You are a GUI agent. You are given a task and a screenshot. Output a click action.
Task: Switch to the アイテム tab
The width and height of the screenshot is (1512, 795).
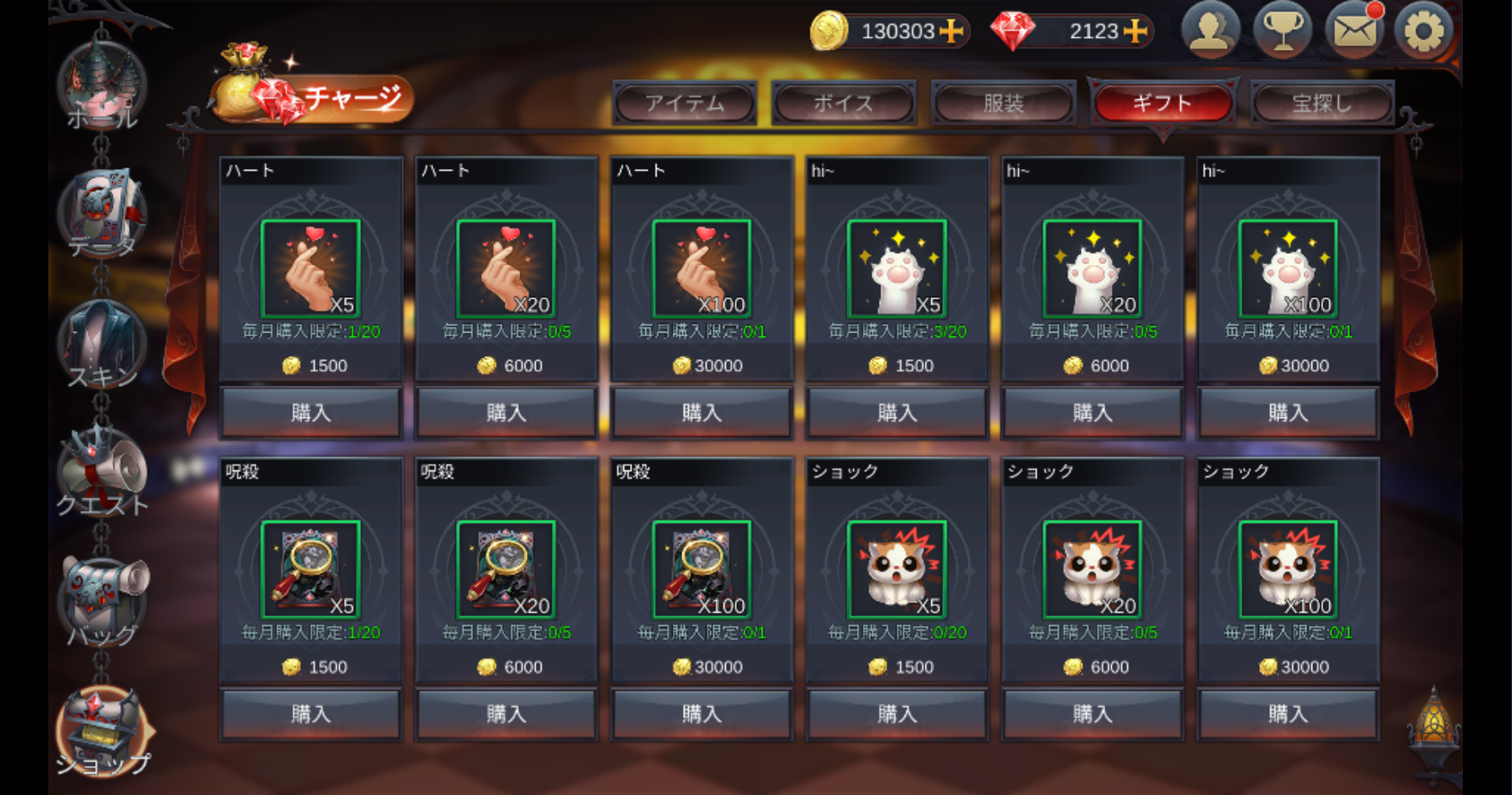[685, 103]
